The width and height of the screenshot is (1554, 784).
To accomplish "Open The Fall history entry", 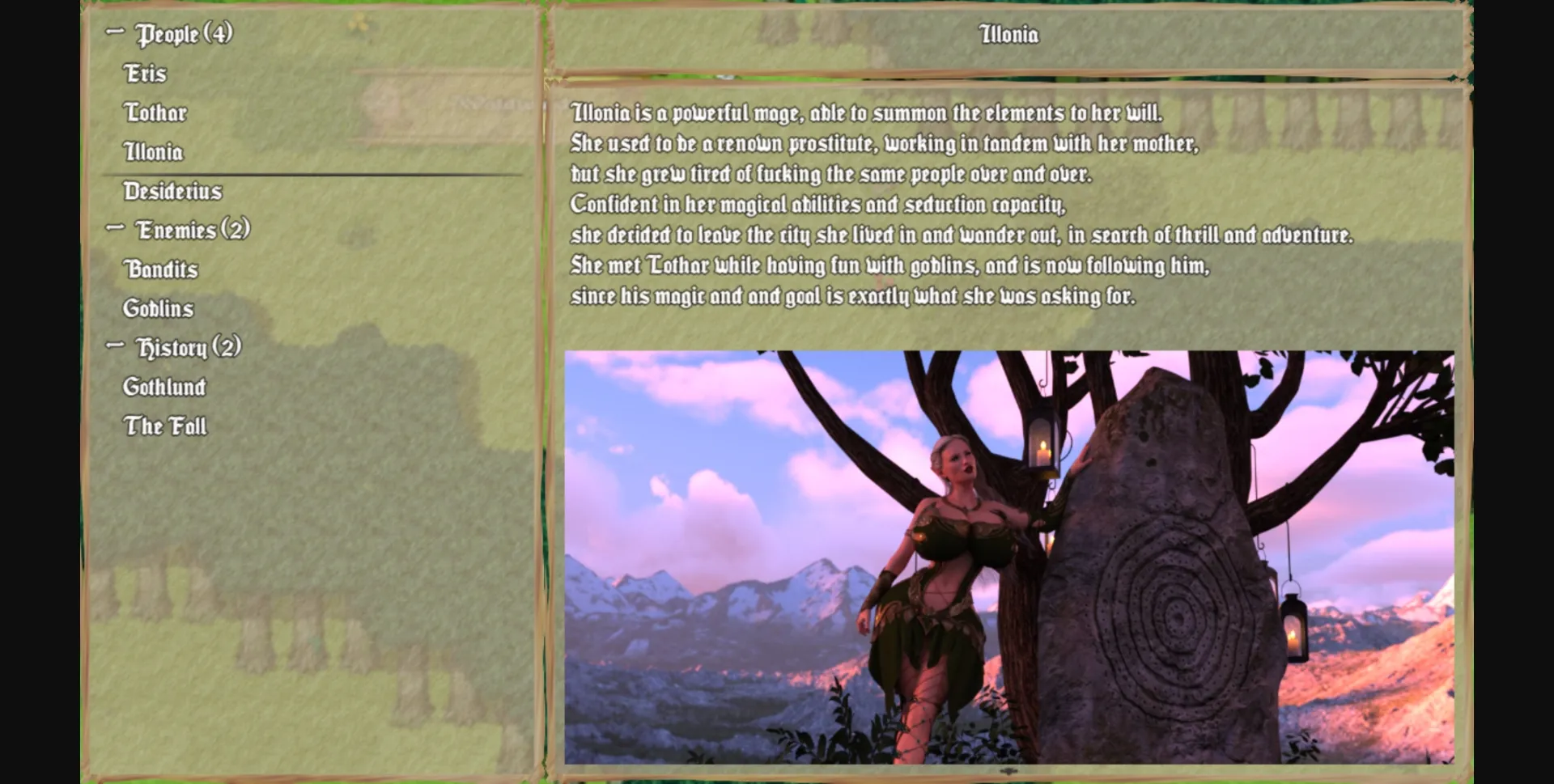I will coord(164,426).
